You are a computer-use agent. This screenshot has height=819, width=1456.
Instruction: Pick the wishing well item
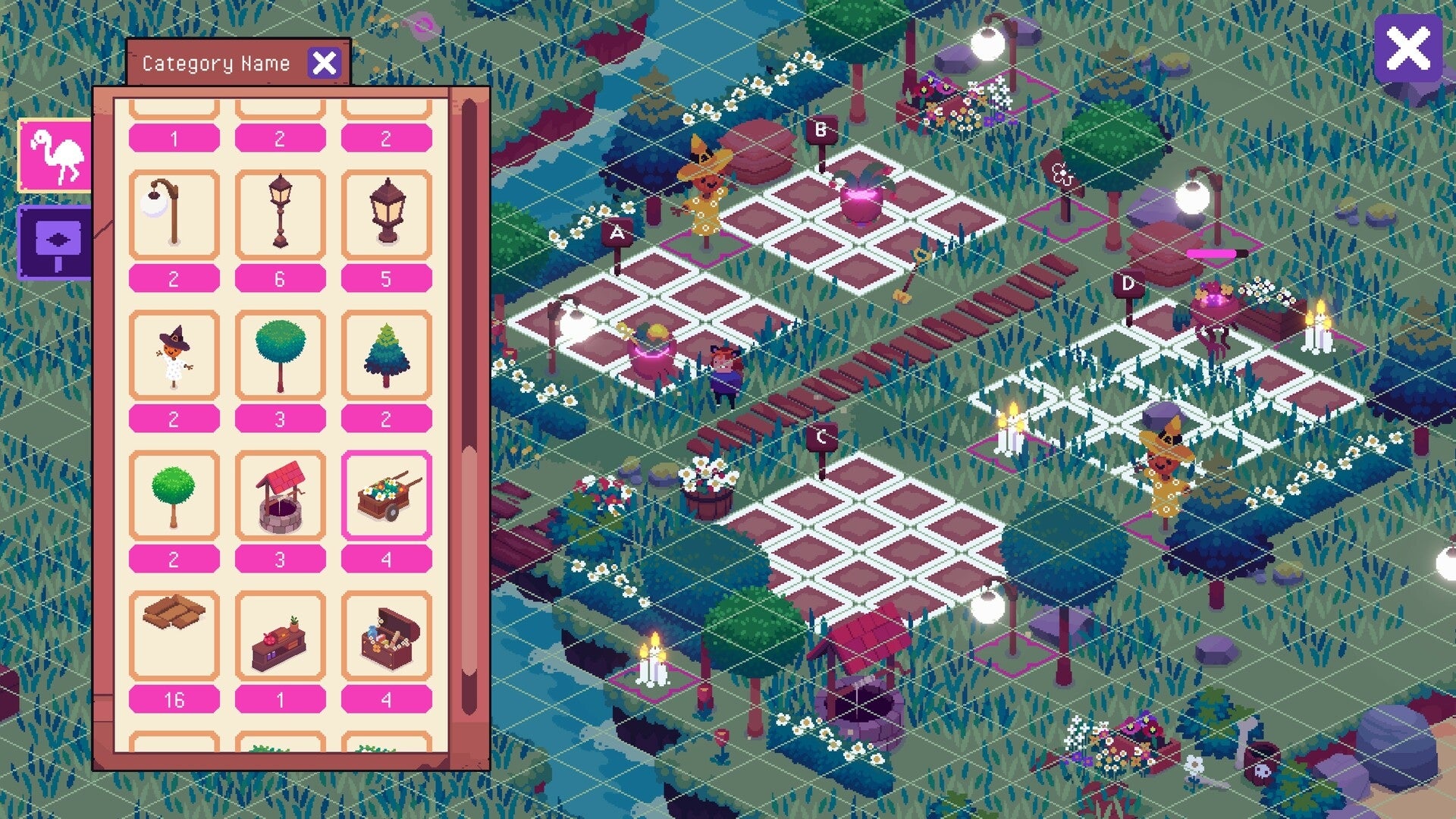280,497
